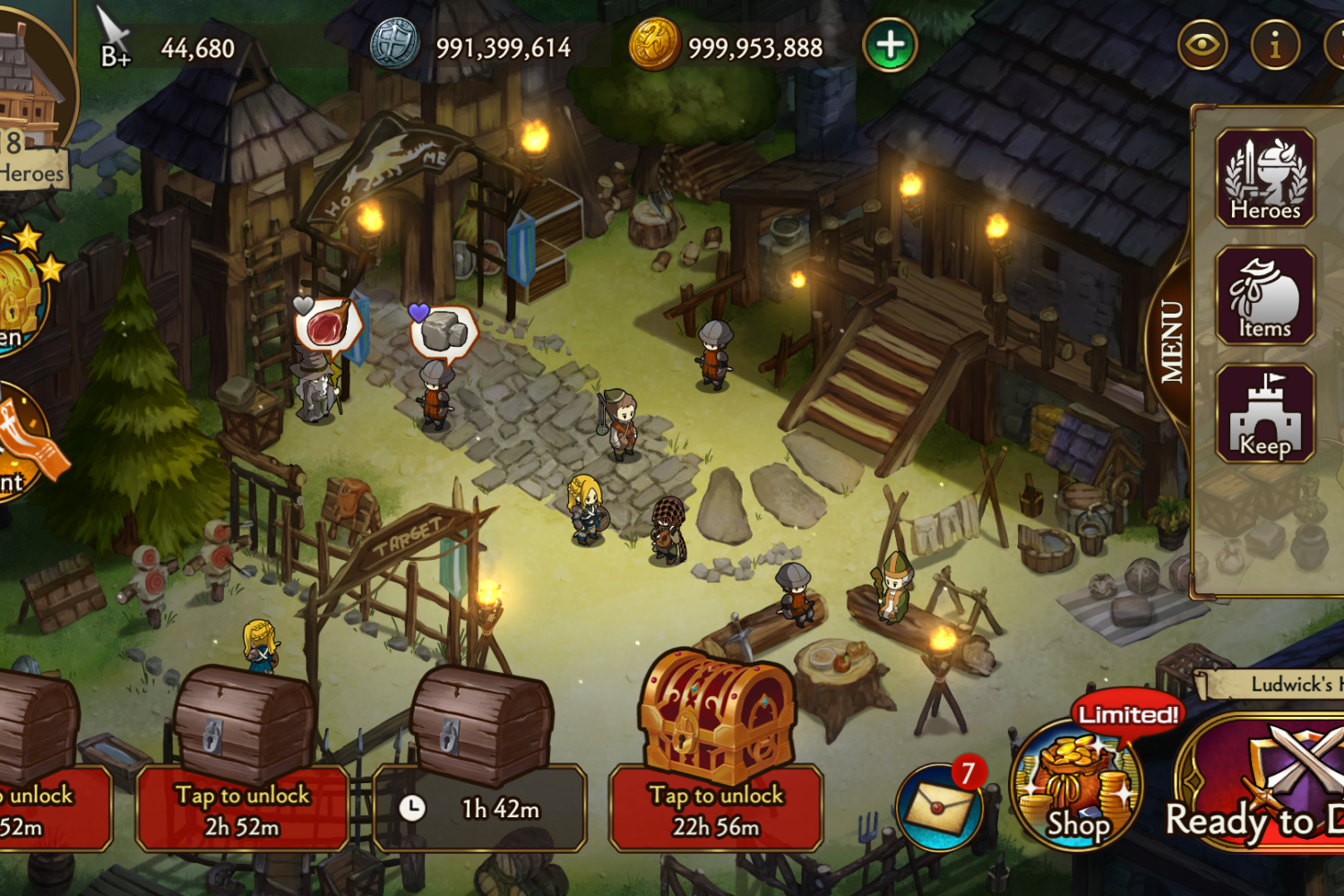Open the info button

coord(1274,44)
